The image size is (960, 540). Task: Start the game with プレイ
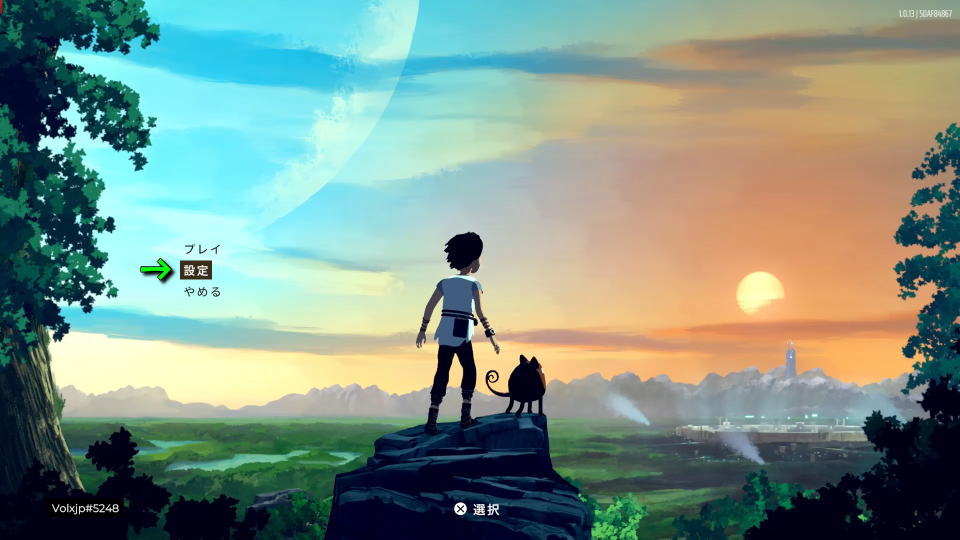point(202,249)
